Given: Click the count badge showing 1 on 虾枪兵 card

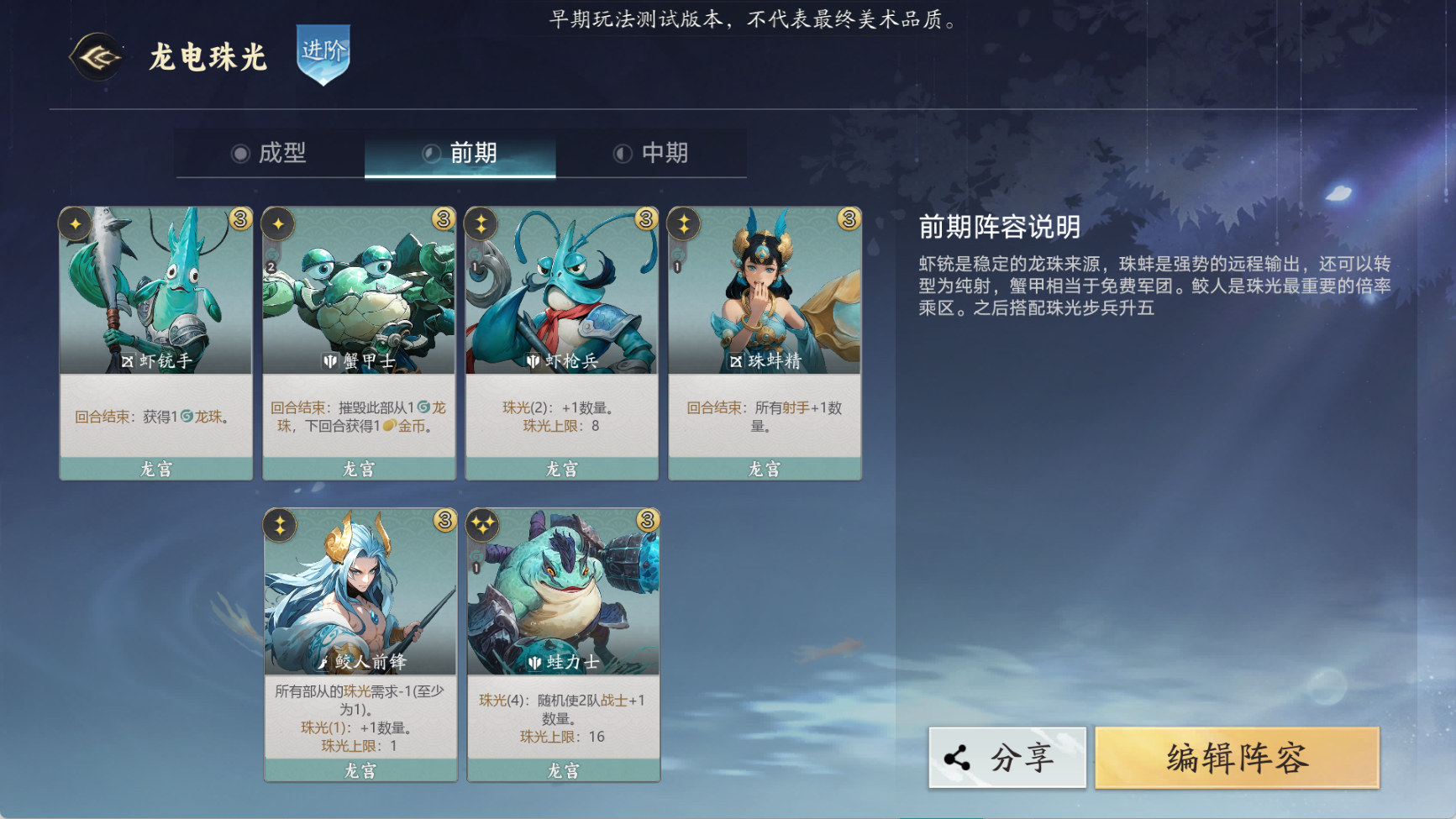Looking at the screenshot, I should [476, 267].
